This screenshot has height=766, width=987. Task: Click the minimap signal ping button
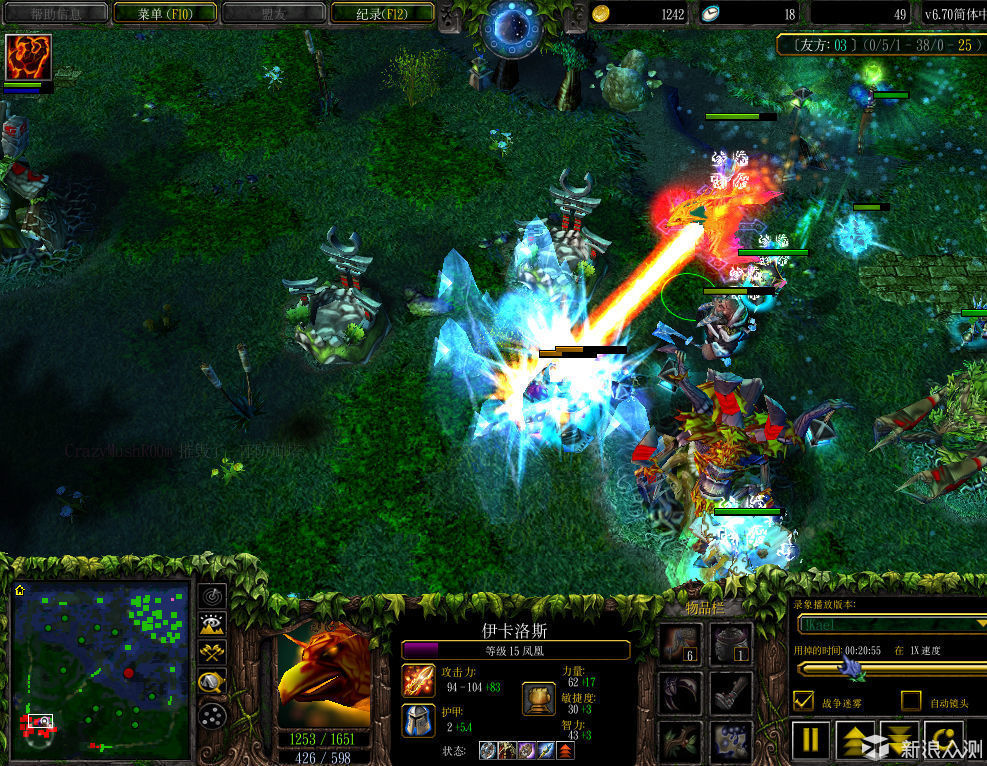tap(212, 597)
